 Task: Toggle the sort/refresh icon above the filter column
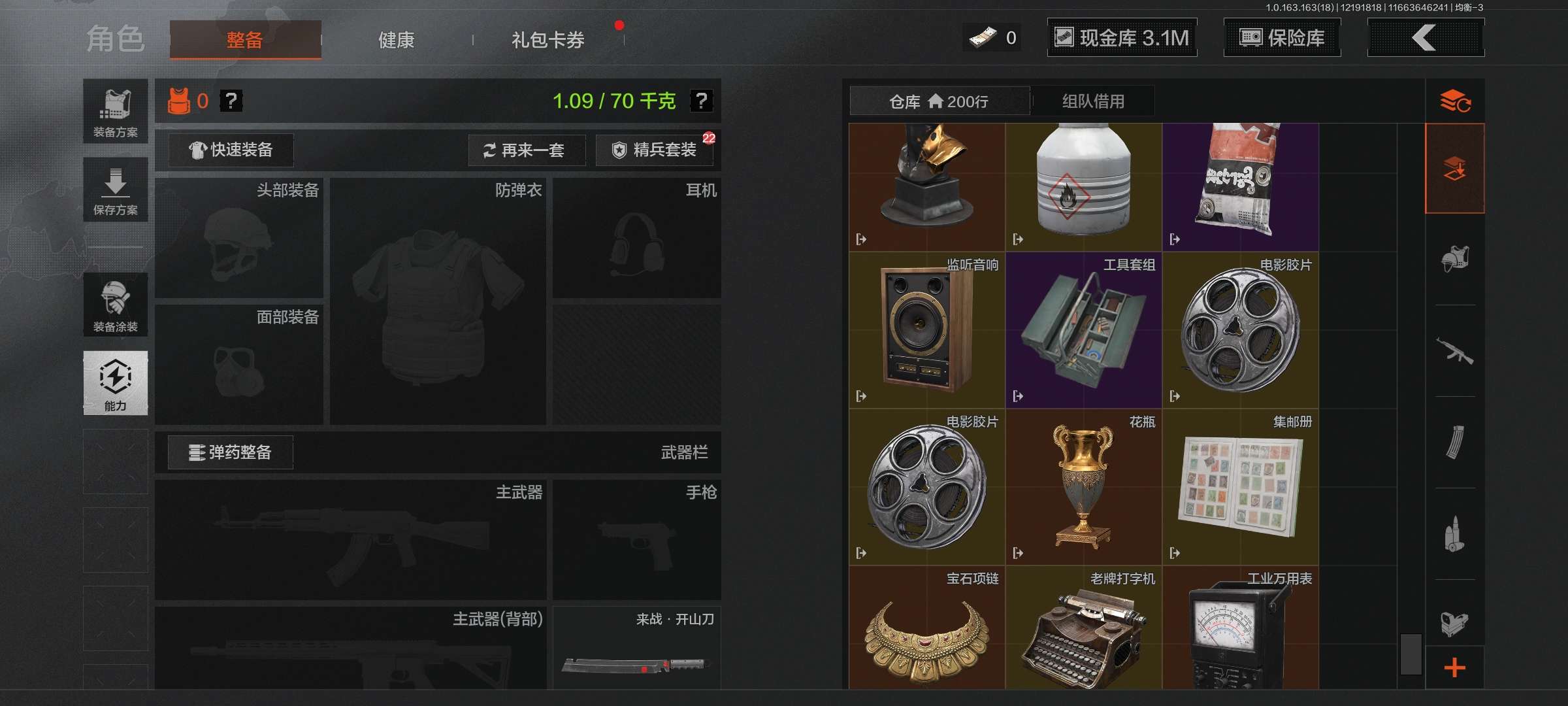coord(1456,101)
